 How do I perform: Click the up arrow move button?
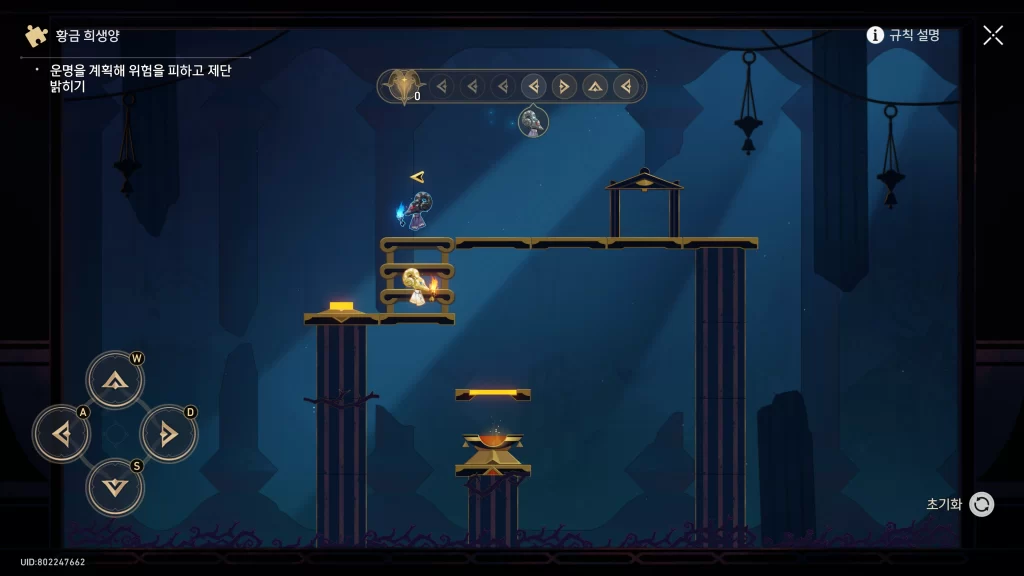pos(115,380)
